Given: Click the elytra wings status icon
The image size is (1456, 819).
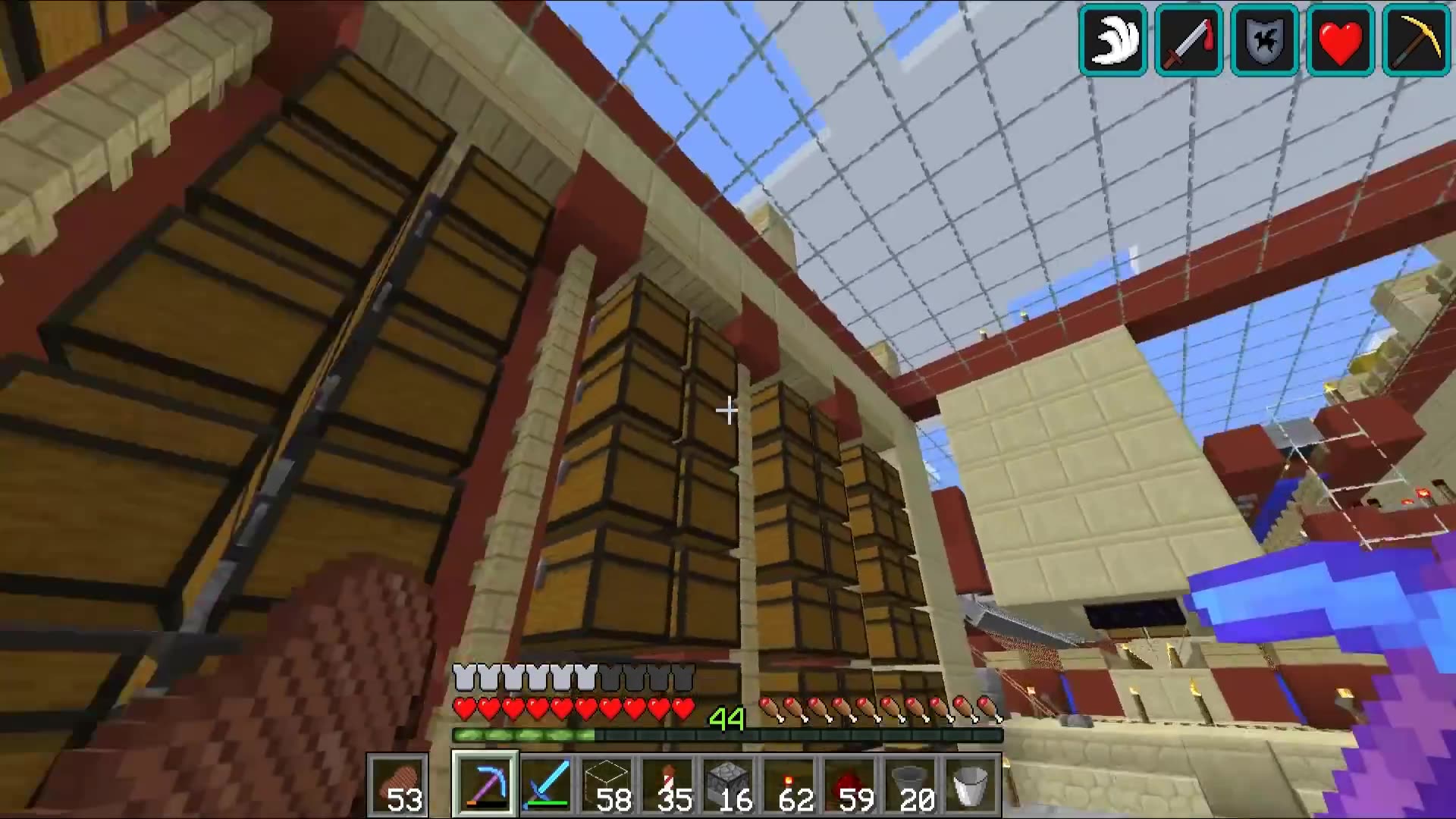Looking at the screenshot, I should point(1112,42).
